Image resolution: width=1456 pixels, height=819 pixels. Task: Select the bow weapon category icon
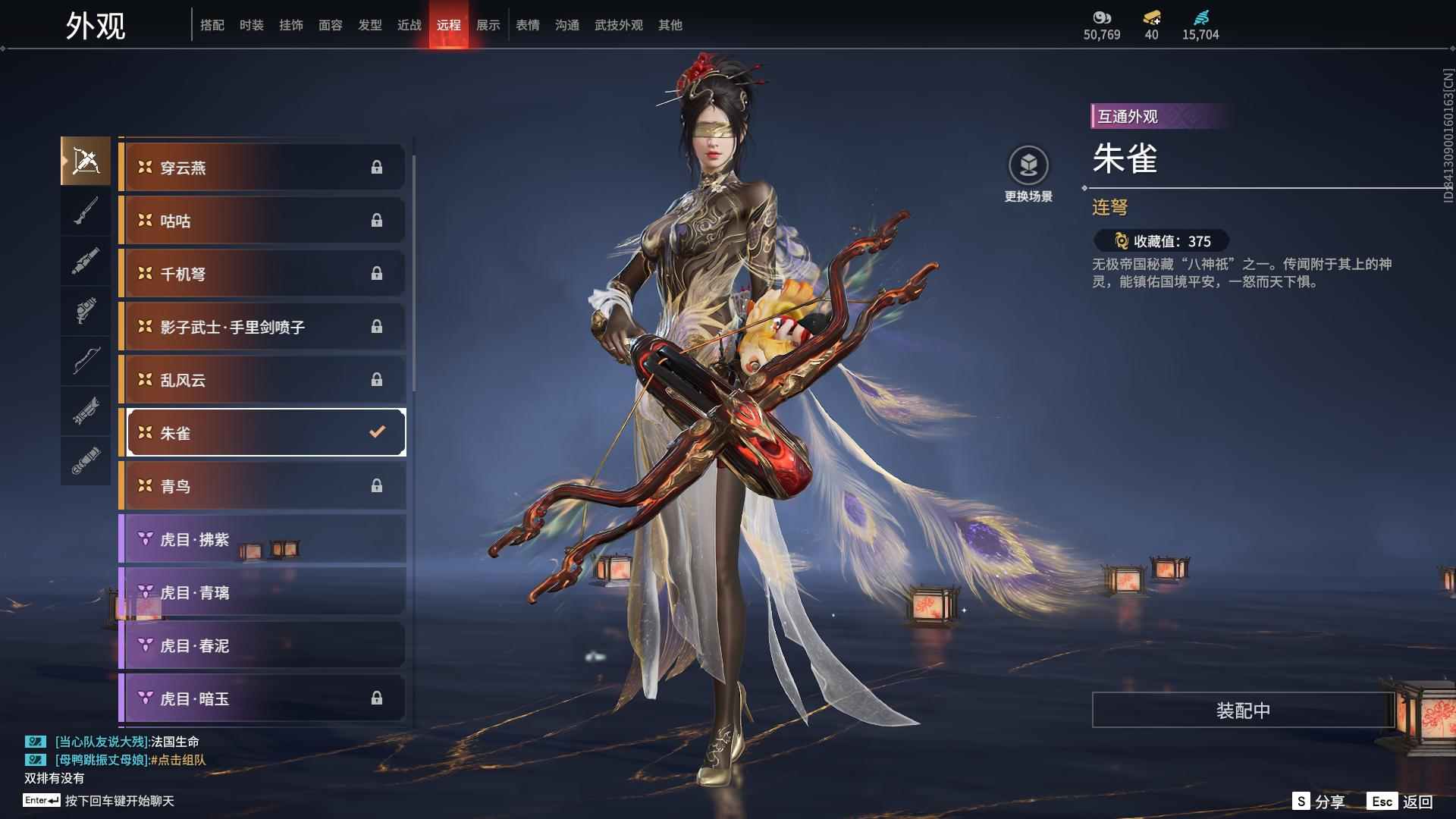[86, 362]
